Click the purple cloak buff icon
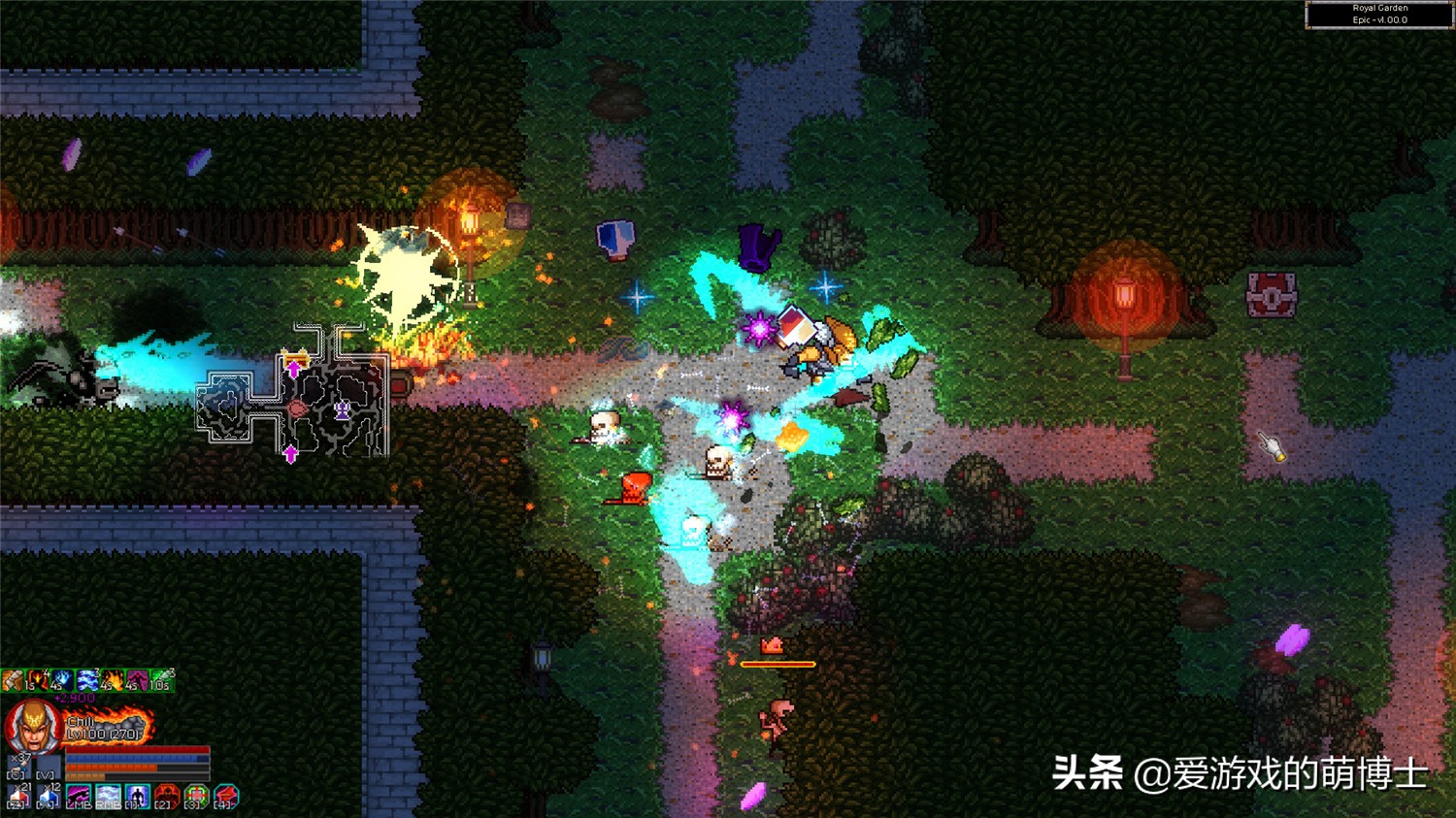1456x818 pixels. coord(138,680)
